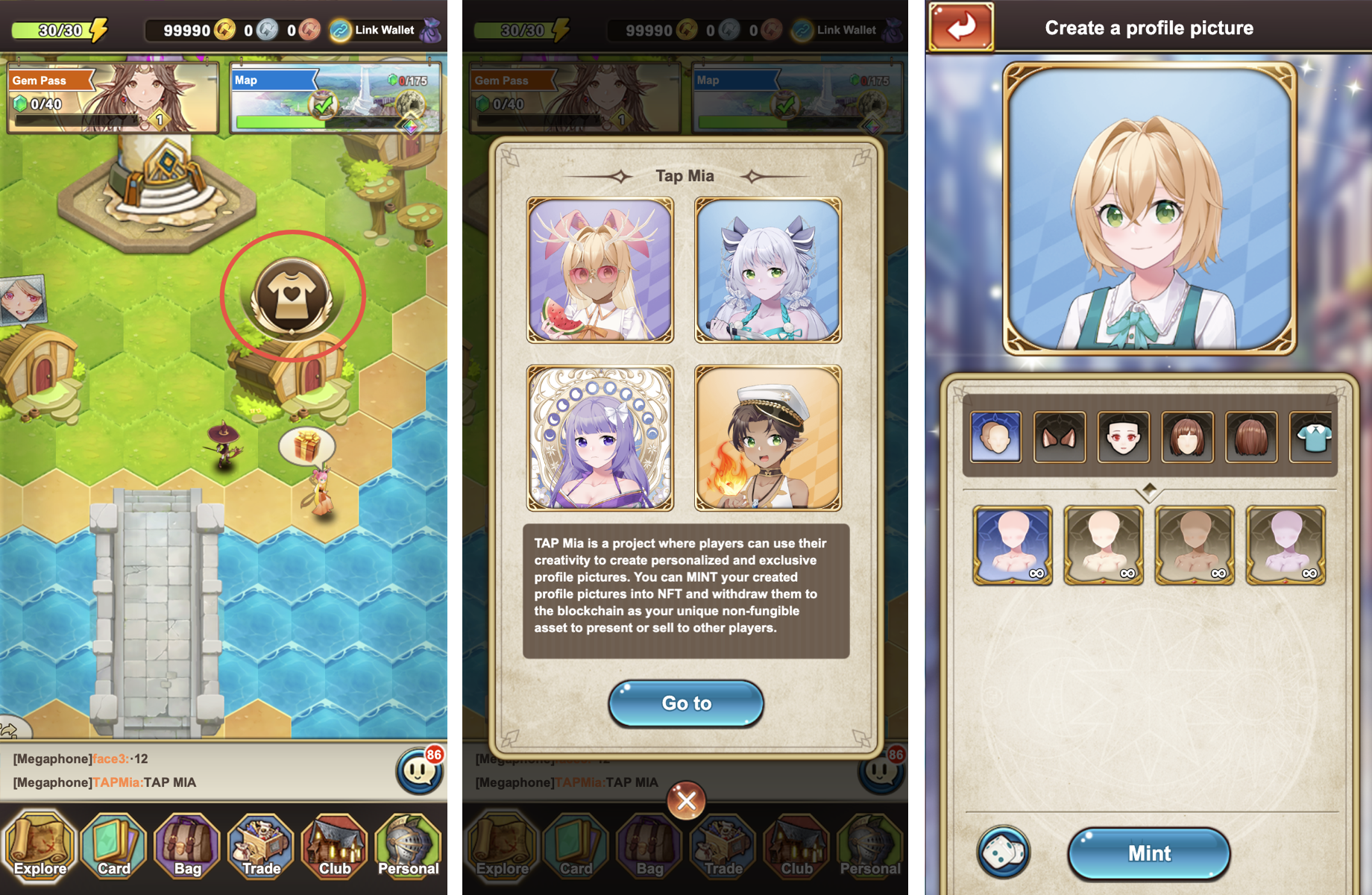Select the pale skin tone on blue background
The image size is (1372, 895).
point(1013,545)
